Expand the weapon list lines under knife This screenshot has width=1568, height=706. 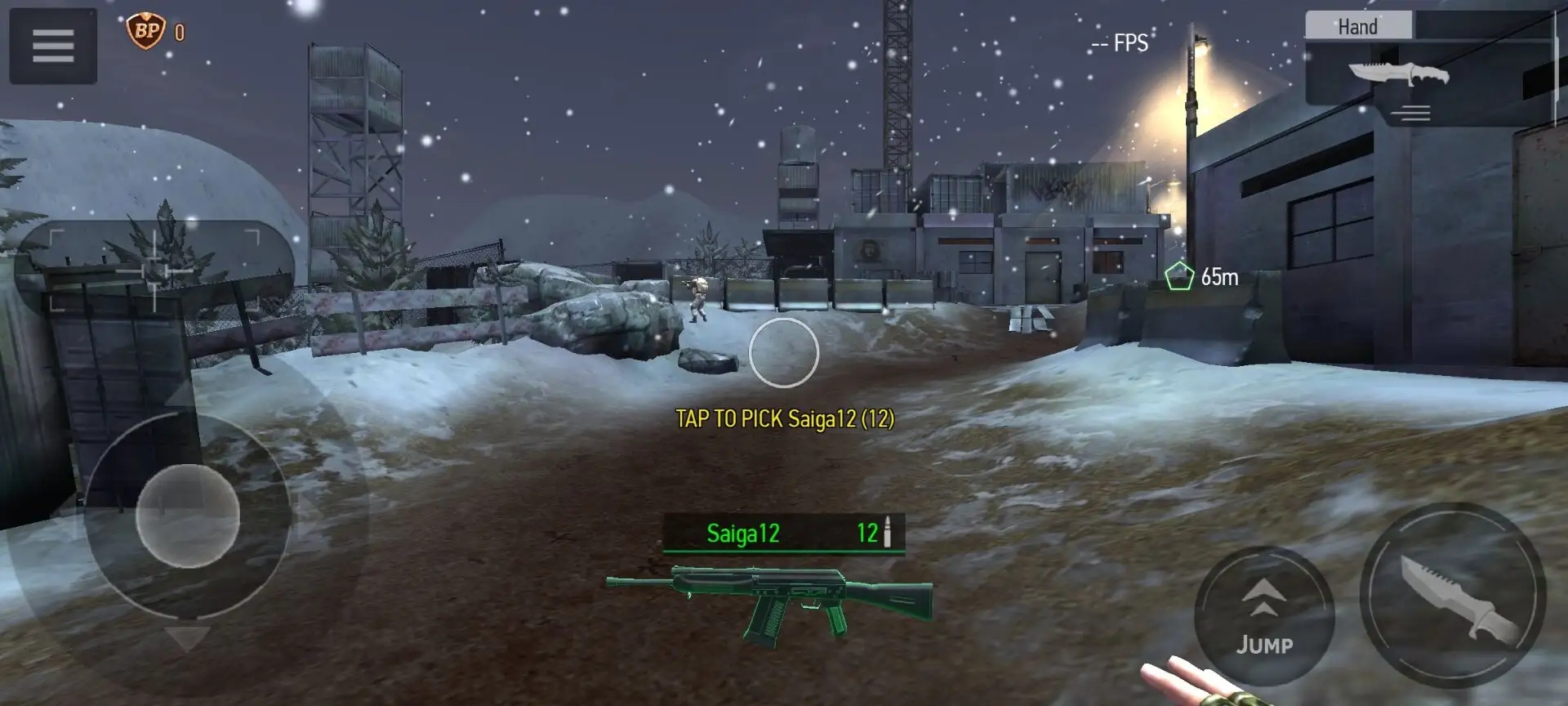[1414, 114]
